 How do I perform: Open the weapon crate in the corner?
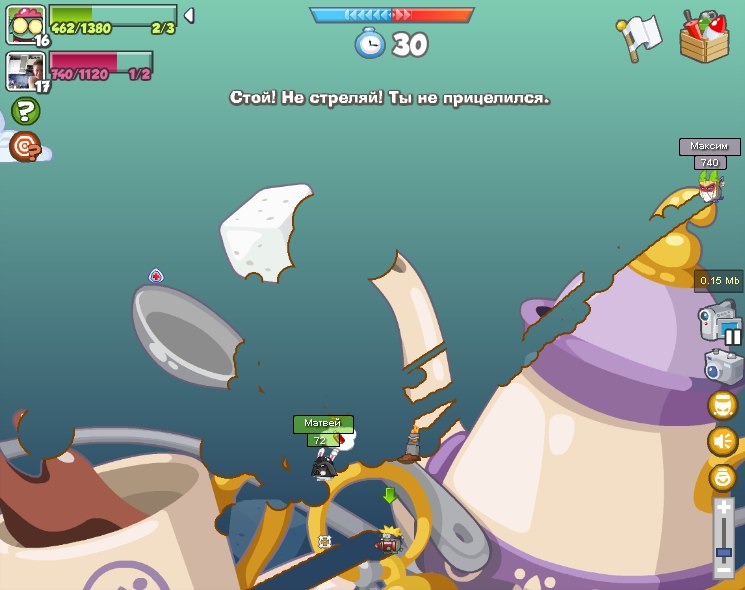[705, 37]
